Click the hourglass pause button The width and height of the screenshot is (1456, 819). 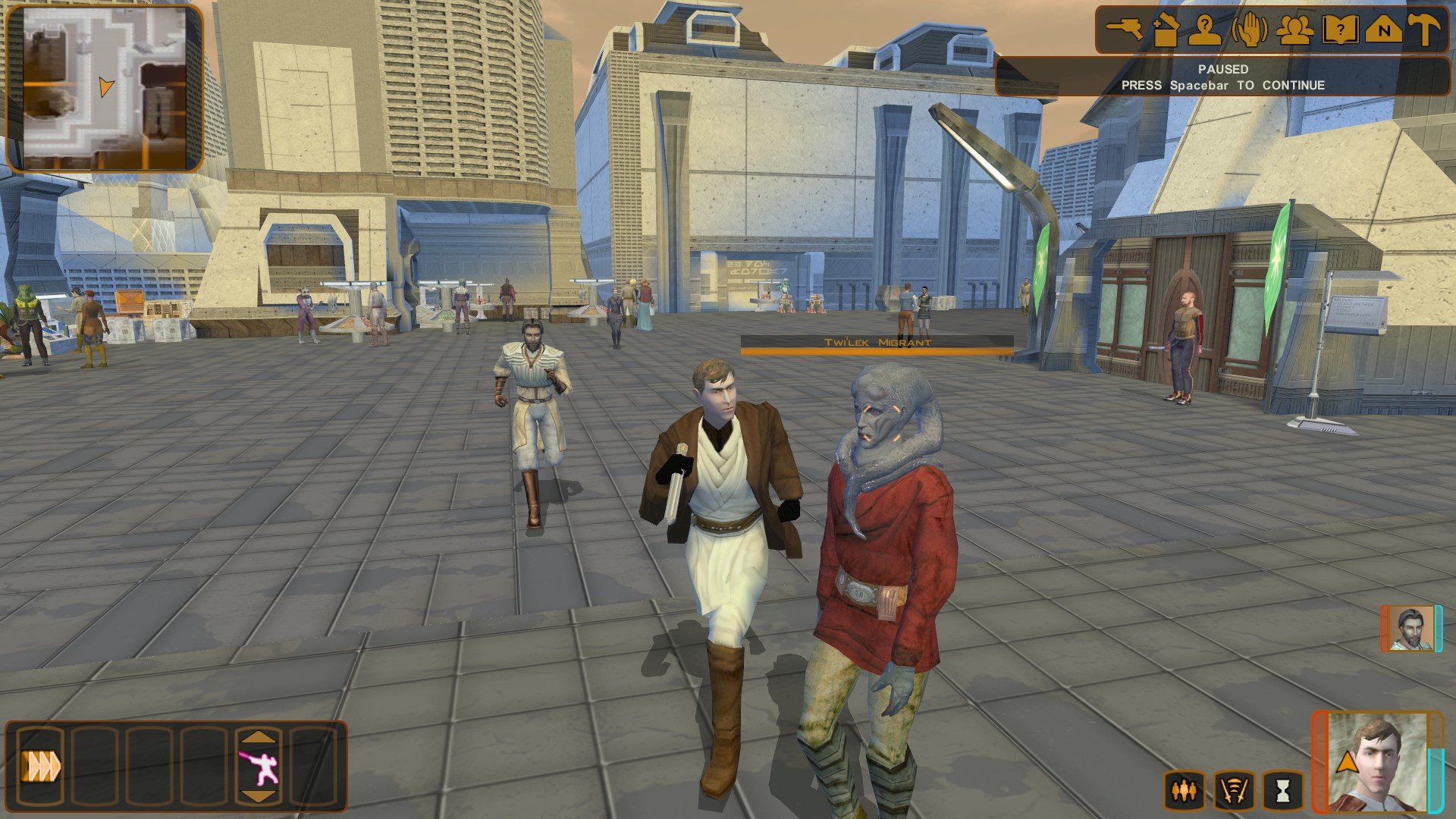point(1282,791)
